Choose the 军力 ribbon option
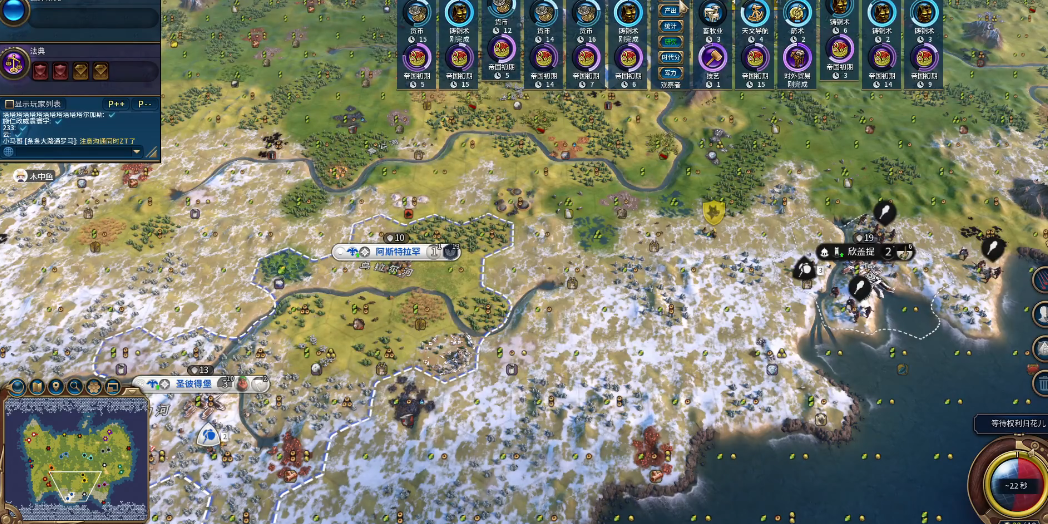Viewport: 1048px width, 524px height. pyautogui.click(x=670, y=72)
